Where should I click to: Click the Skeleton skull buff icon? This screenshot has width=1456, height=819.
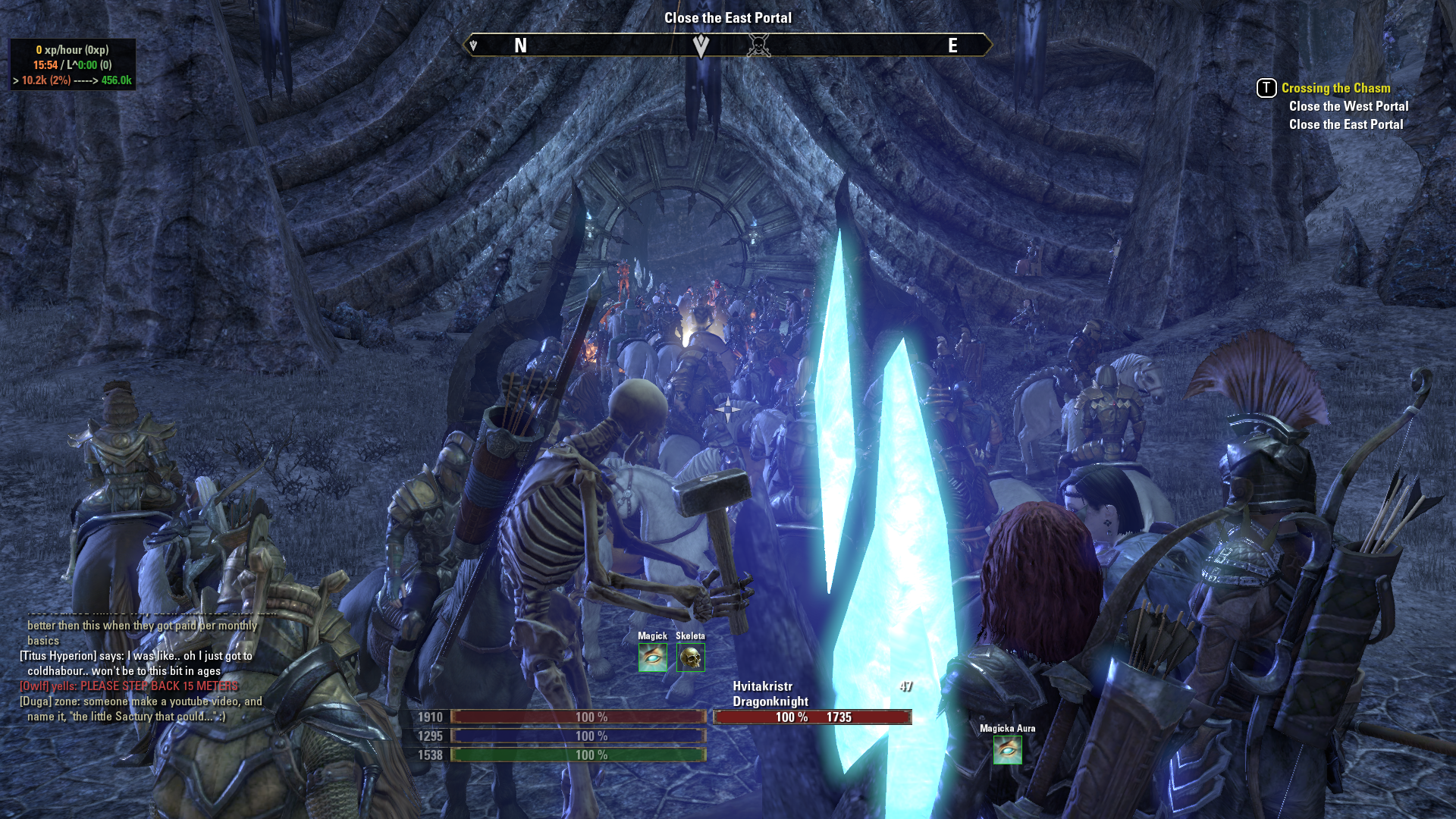[690, 657]
